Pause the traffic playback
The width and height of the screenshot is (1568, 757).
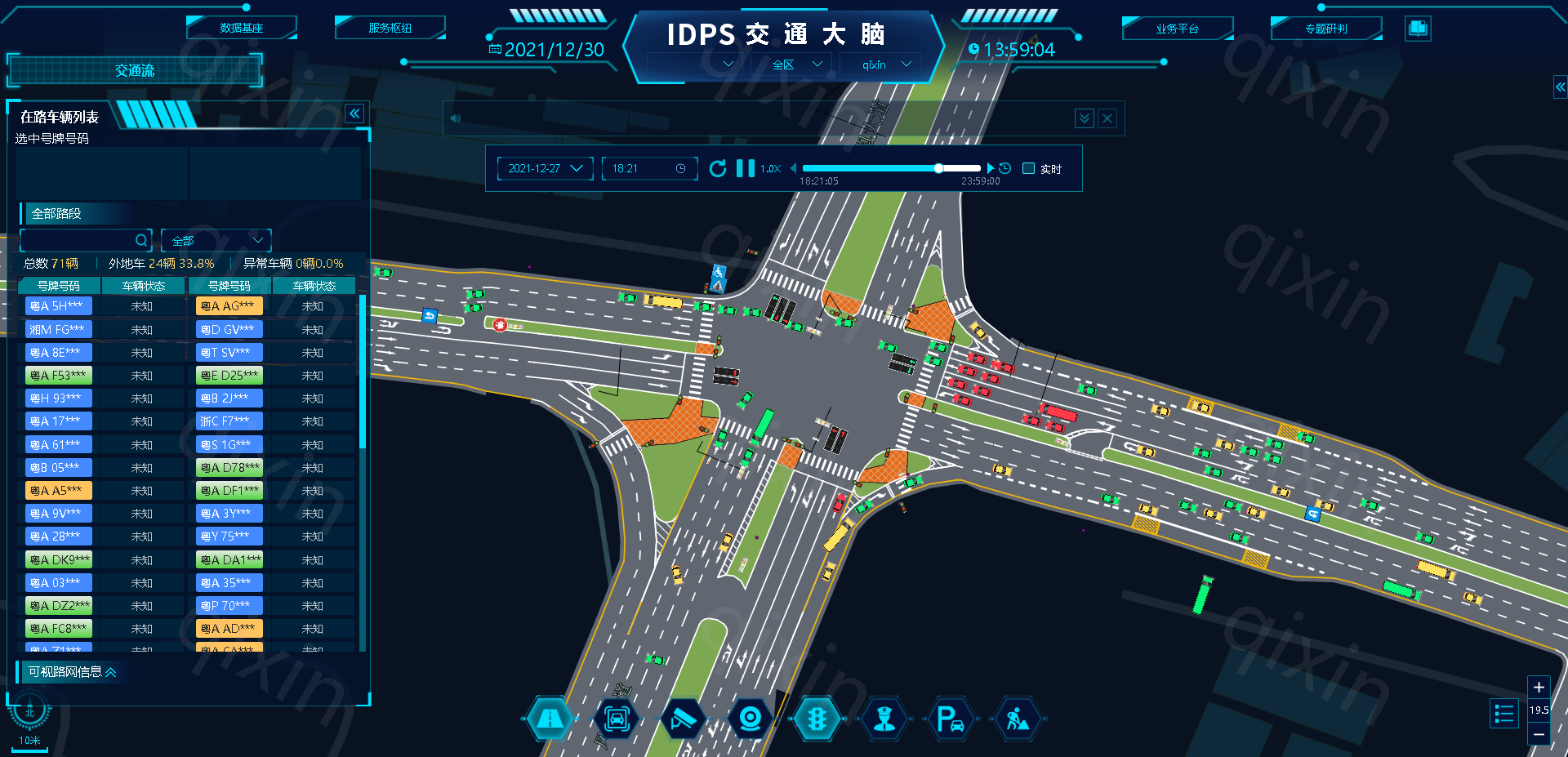[x=745, y=169]
